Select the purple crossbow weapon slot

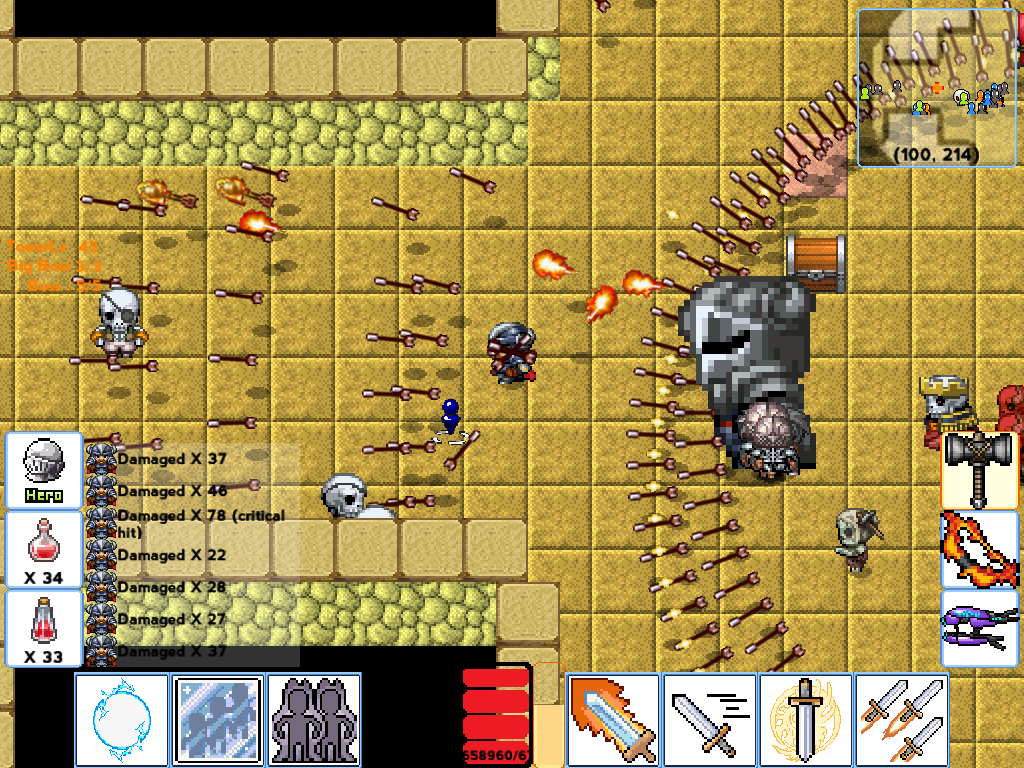point(980,628)
